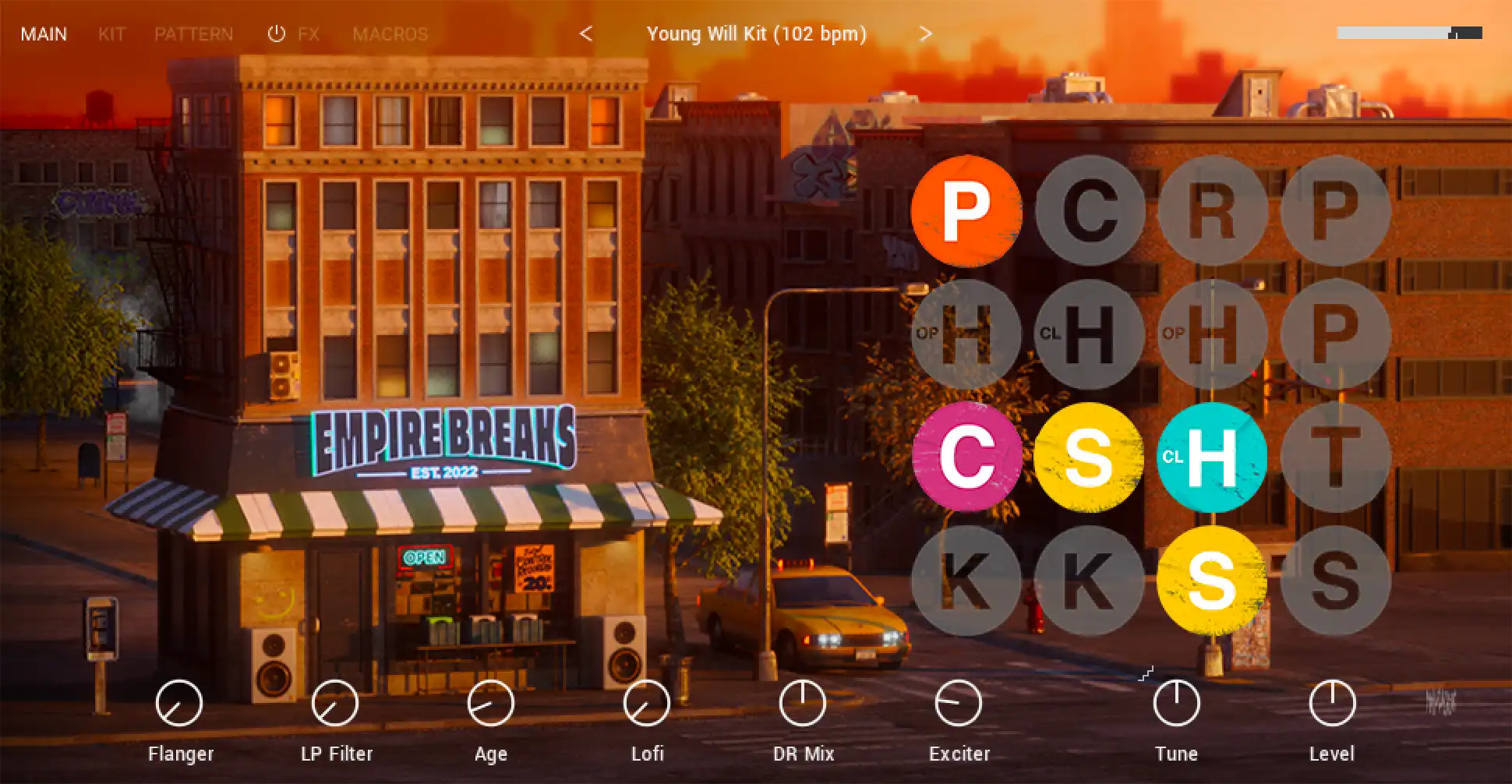
Task: Click the master volume slider
Action: tap(1409, 33)
